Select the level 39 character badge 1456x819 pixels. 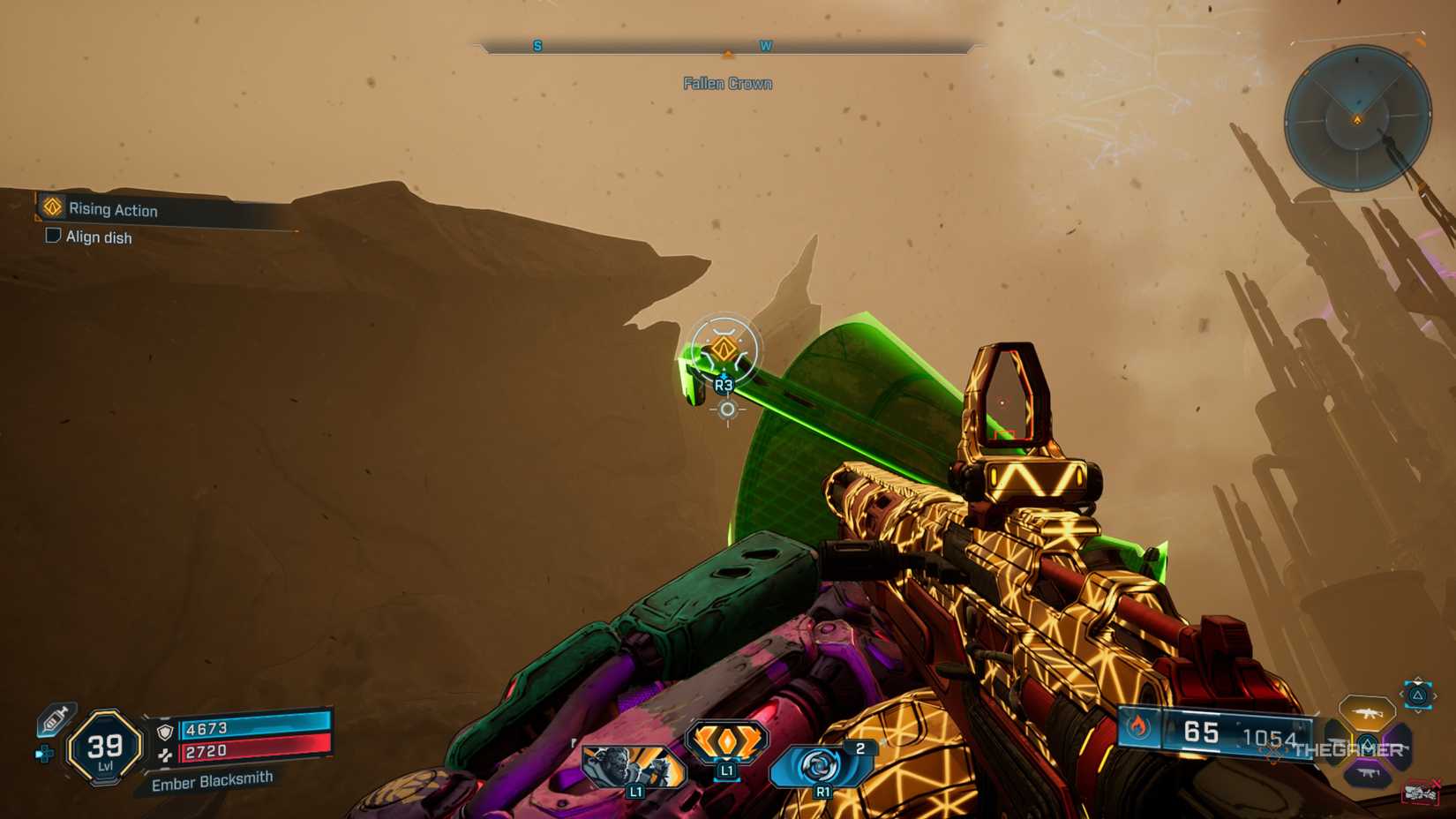[105, 748]
